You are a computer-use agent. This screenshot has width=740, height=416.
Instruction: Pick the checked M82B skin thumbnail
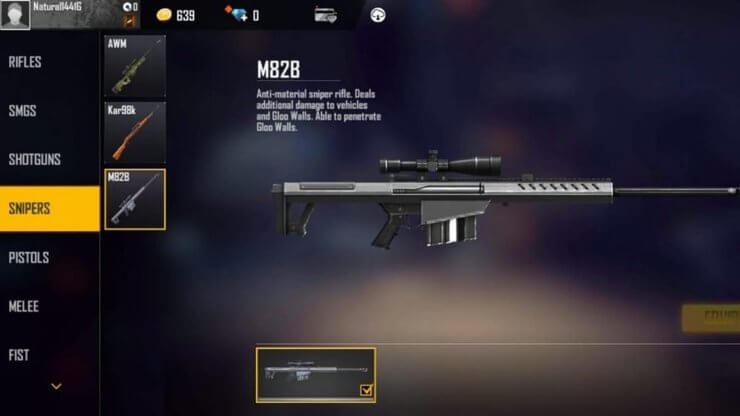point(316,375)
